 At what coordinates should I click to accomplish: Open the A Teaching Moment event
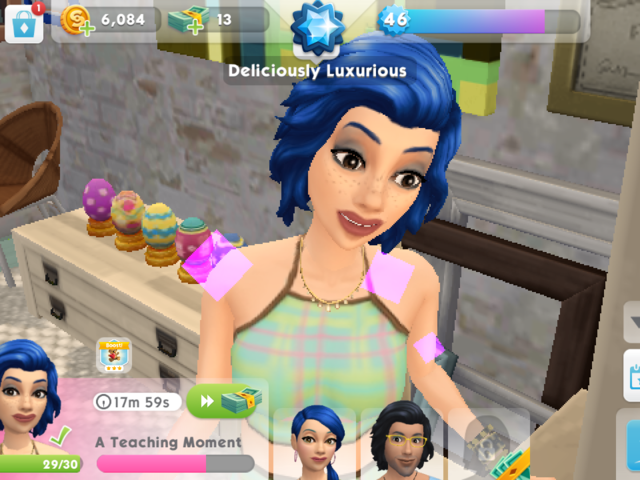click(x=170, y=442)
